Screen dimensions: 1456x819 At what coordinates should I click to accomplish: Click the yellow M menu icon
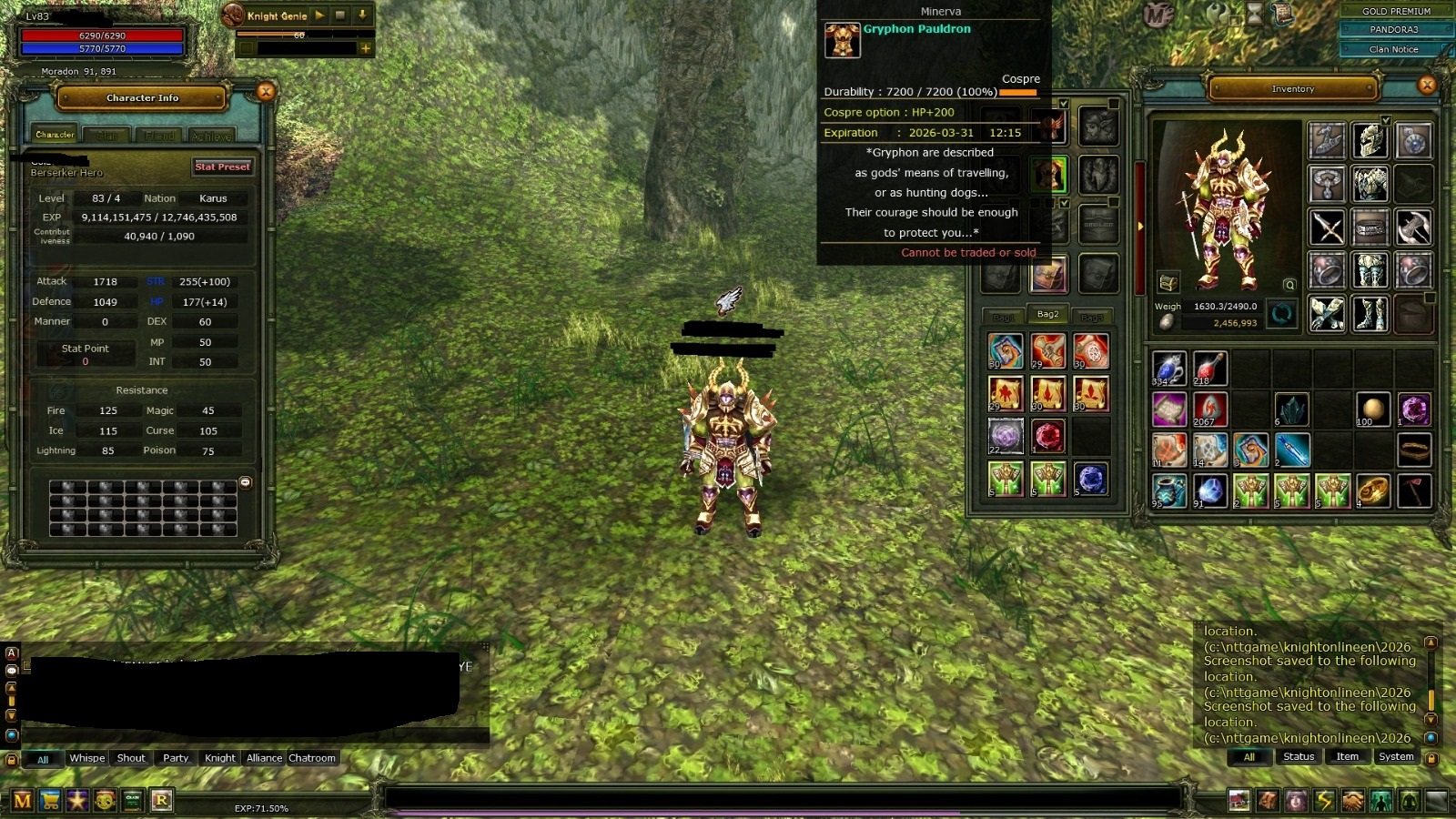click(23, 801)
